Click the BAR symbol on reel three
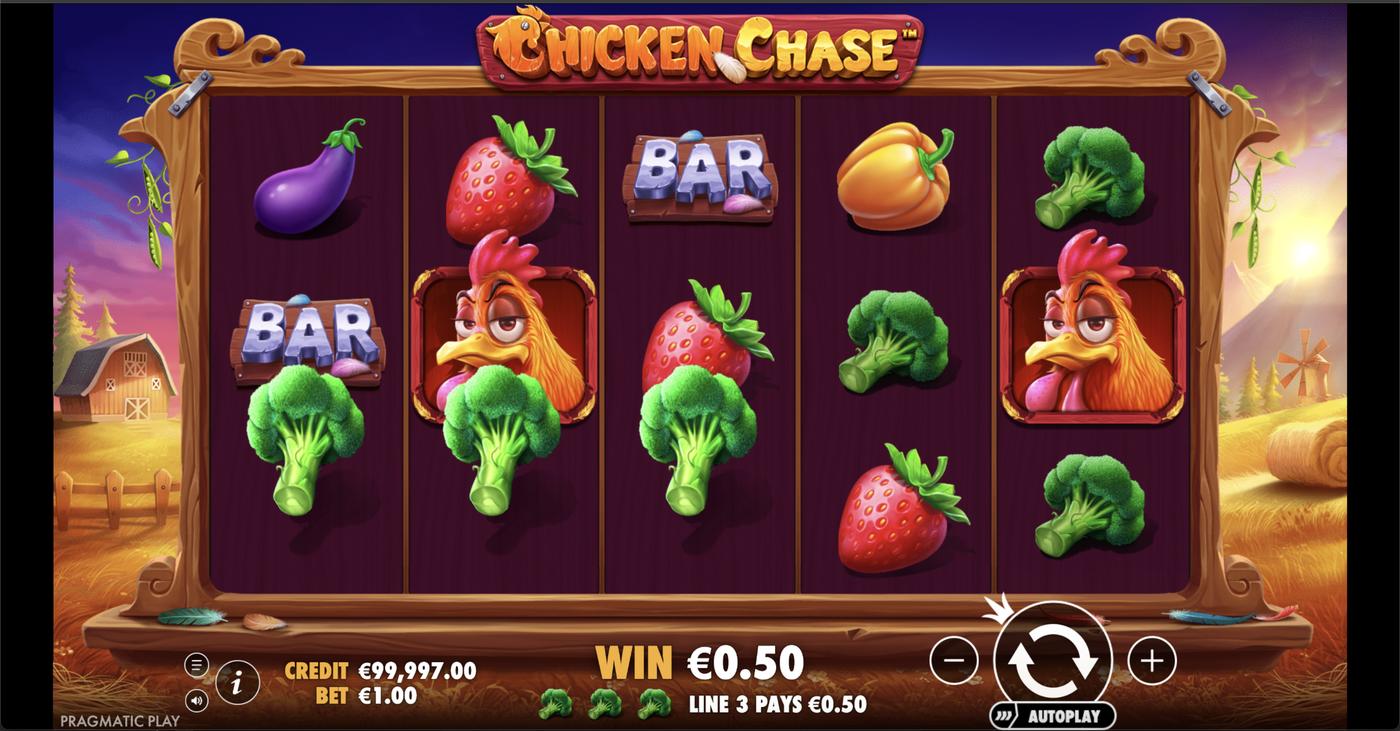Screen dimensions: 1400x731 click(x=700, y=175)
